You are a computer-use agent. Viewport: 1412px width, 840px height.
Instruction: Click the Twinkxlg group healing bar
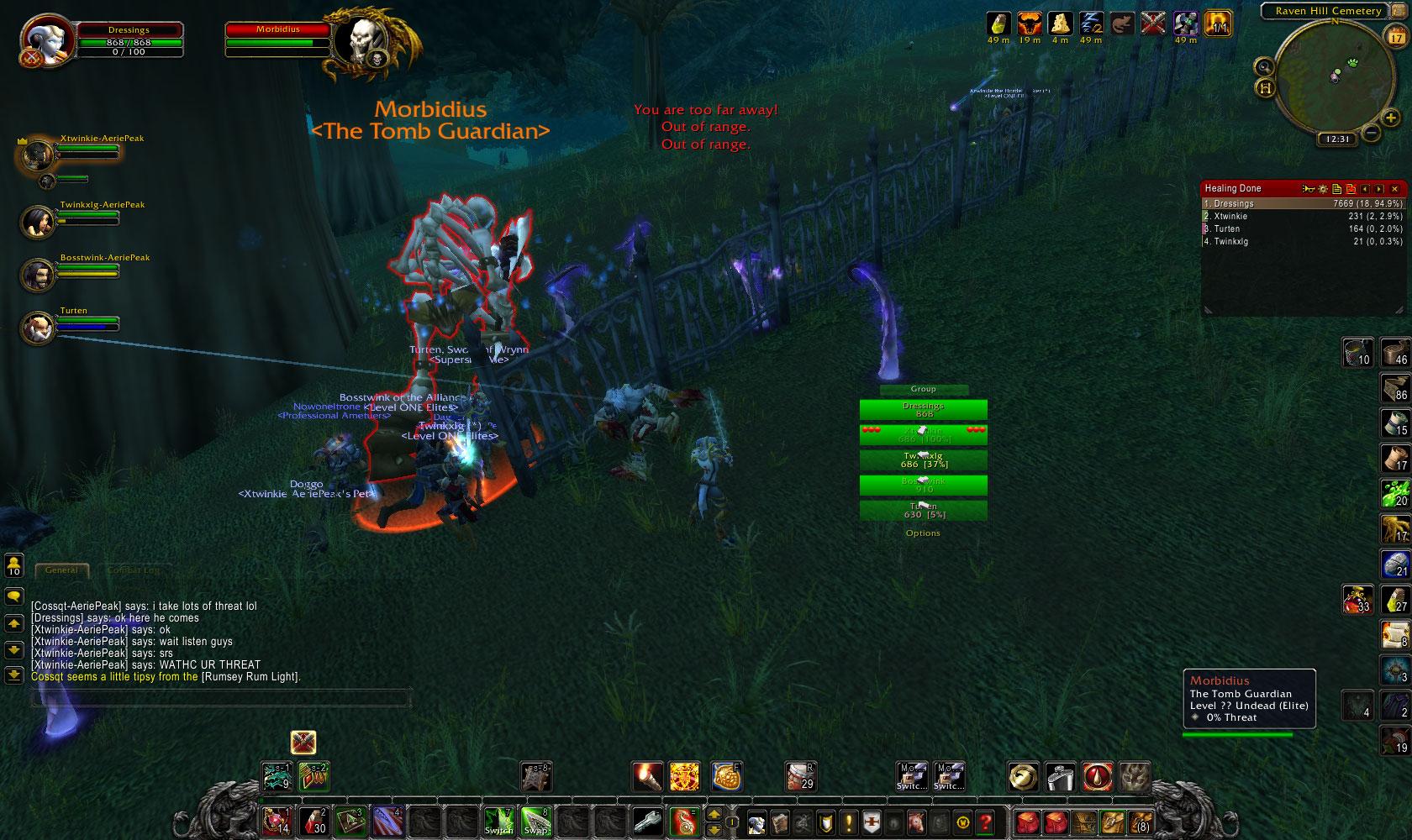pos(923,459)
